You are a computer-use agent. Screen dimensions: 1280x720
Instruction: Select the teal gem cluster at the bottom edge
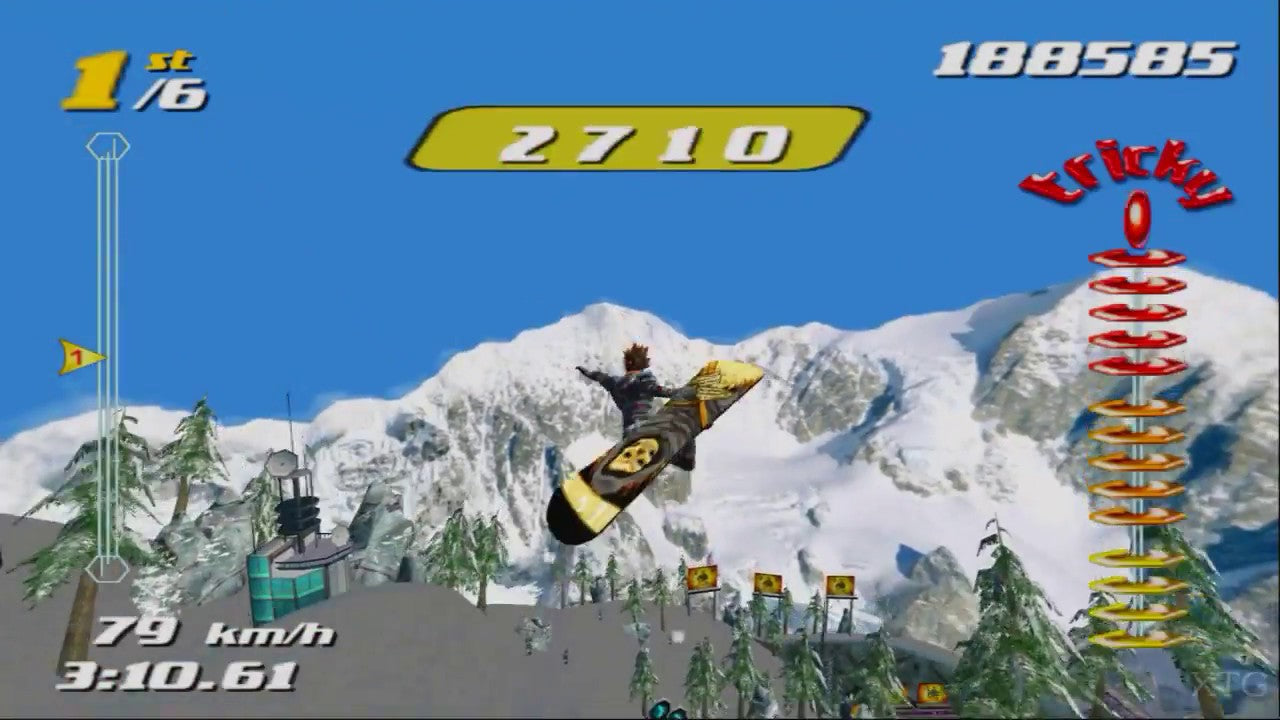661,708
